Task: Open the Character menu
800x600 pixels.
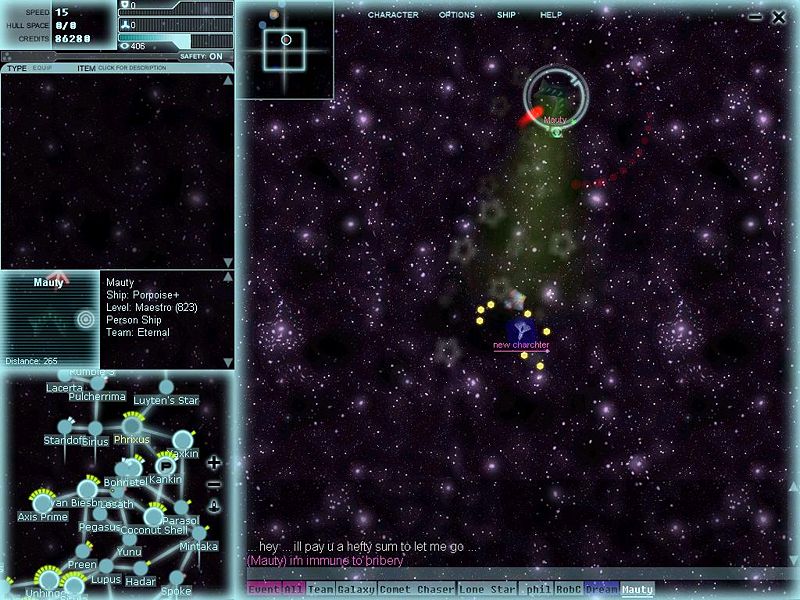Action: (x=393, y=15)
